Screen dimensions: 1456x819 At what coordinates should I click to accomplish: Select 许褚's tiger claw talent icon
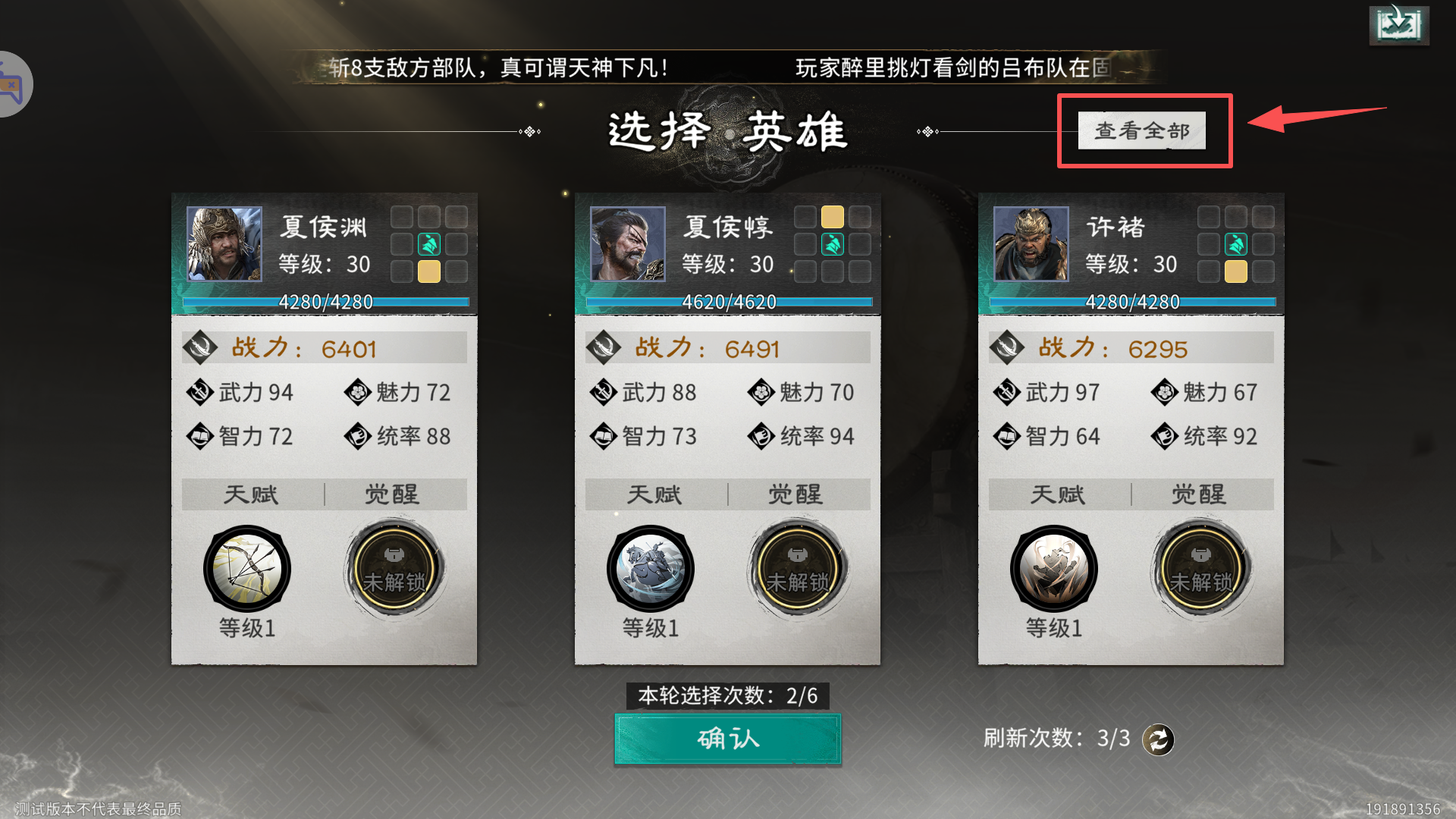click(x=1054, y=568)
